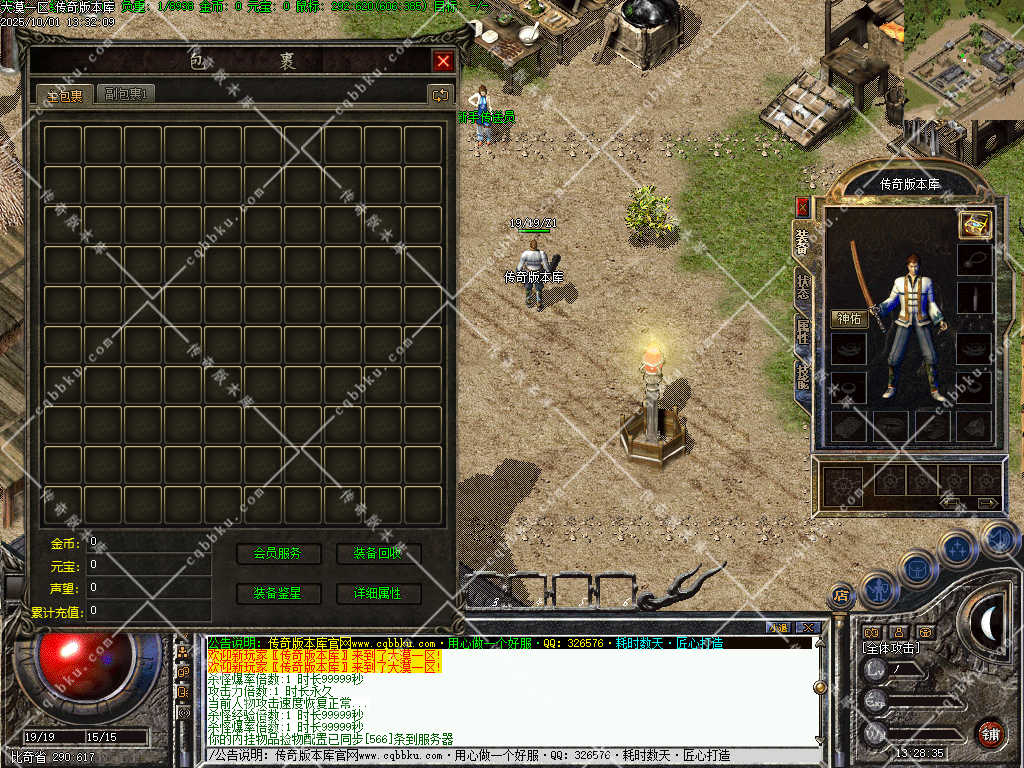Click the 装备回收 equipment recycle button
Image resolution: width=1024 pixels, height=768 pixels.
point(378,553)
